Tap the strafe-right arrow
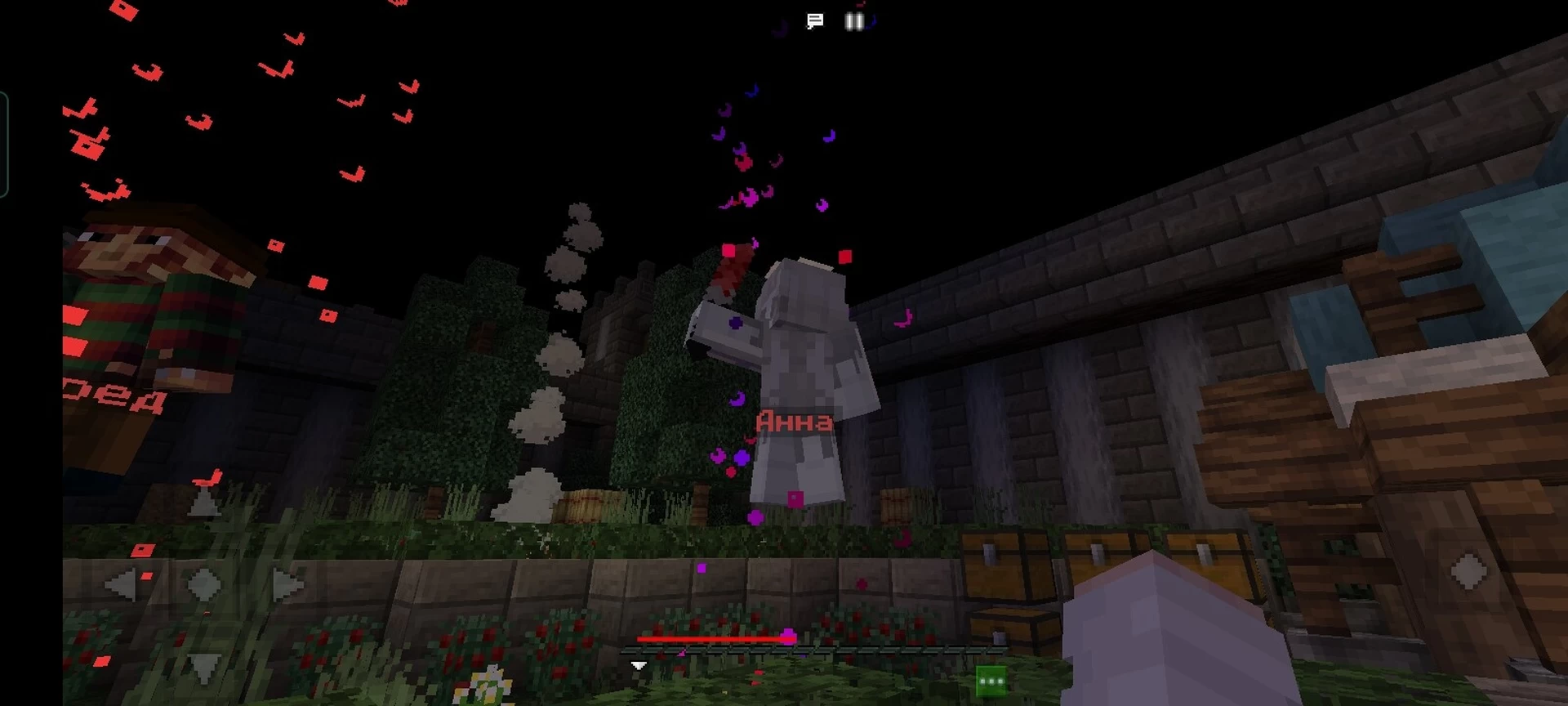This screenshot has height=706, width=1568. tap(286, 585)
